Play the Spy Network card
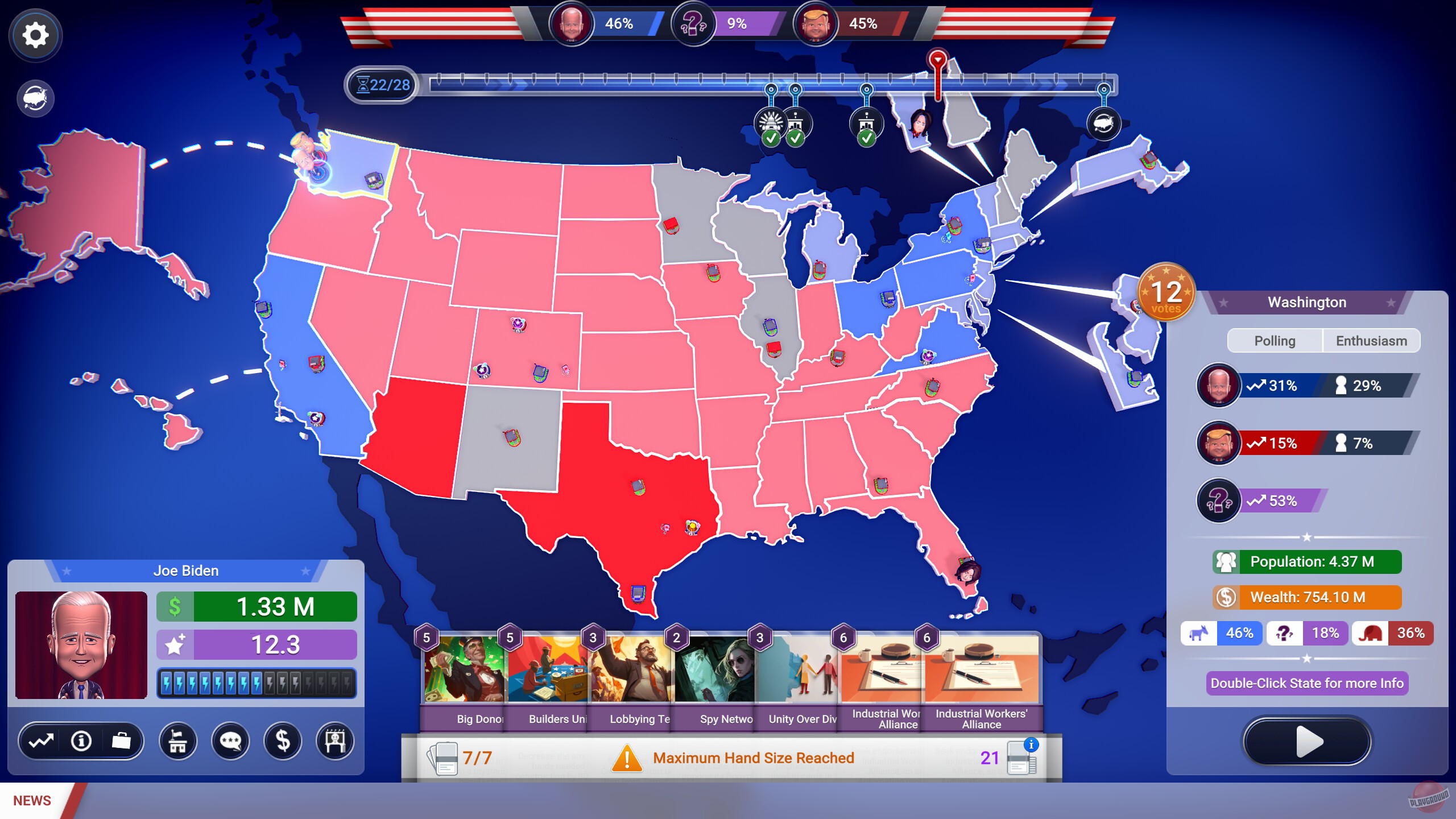 pos(715,671)
